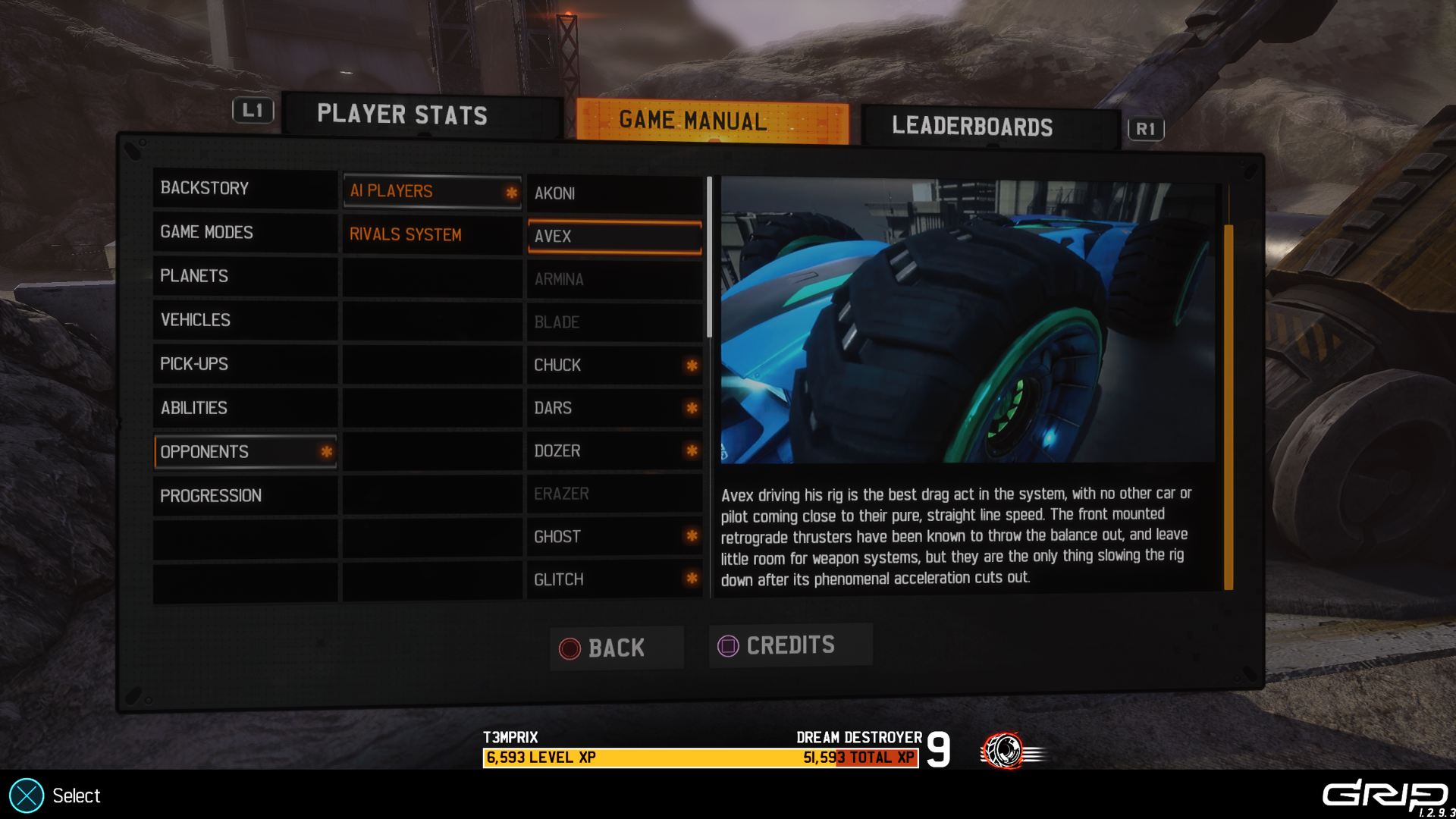The image size is (1456, 819).
Task: Choose Chuck from the opponent list
Action: click(x=614, y=365)
